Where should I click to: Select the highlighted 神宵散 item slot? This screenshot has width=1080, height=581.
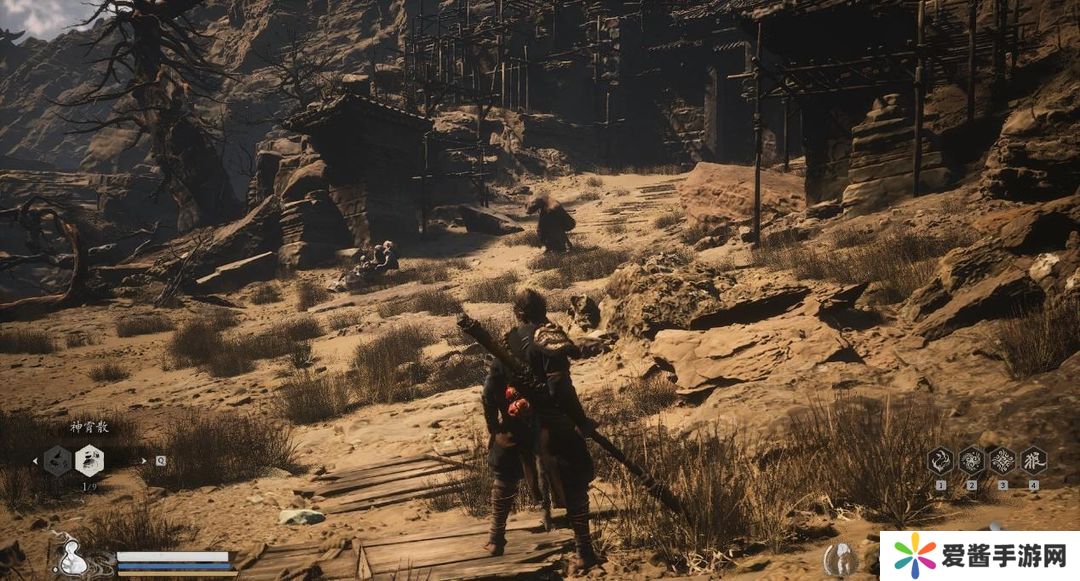point(89,460)
